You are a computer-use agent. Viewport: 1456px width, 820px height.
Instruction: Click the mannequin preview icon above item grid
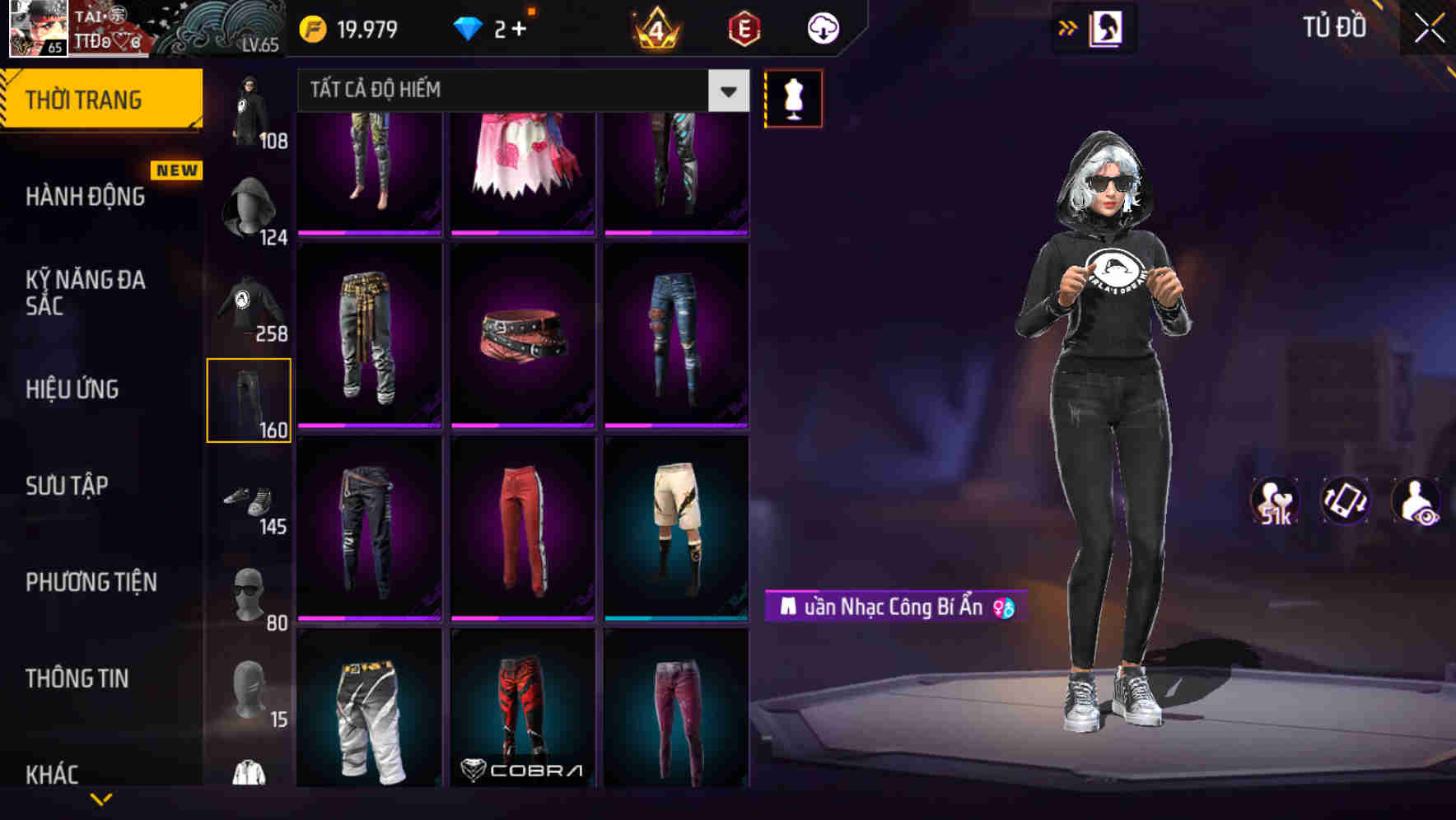coord(793,98)
